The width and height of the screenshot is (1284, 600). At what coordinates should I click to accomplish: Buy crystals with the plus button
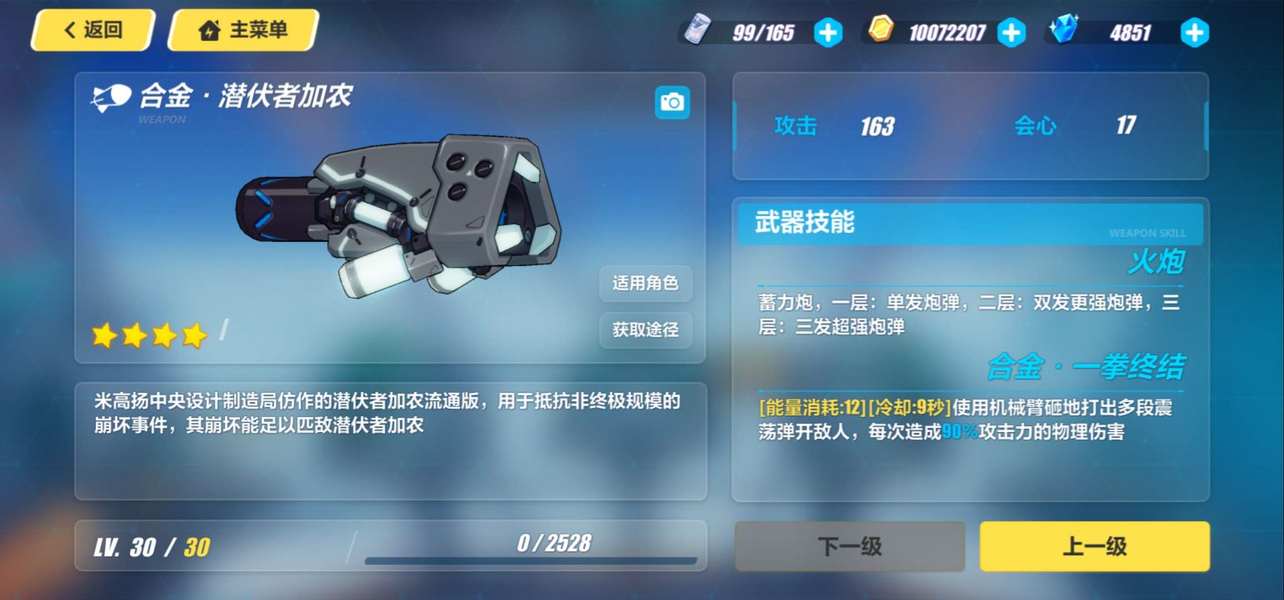tap(1194, 33)
